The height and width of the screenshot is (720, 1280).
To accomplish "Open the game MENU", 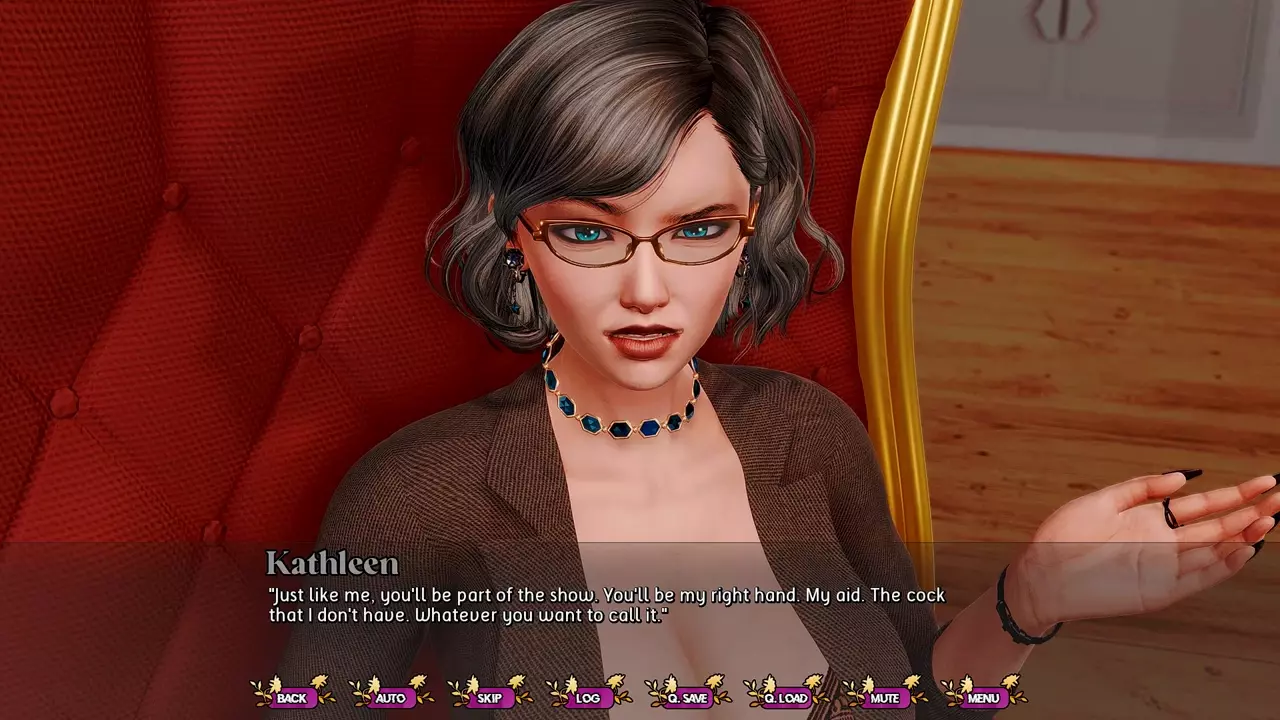I will tap(983, 697).
